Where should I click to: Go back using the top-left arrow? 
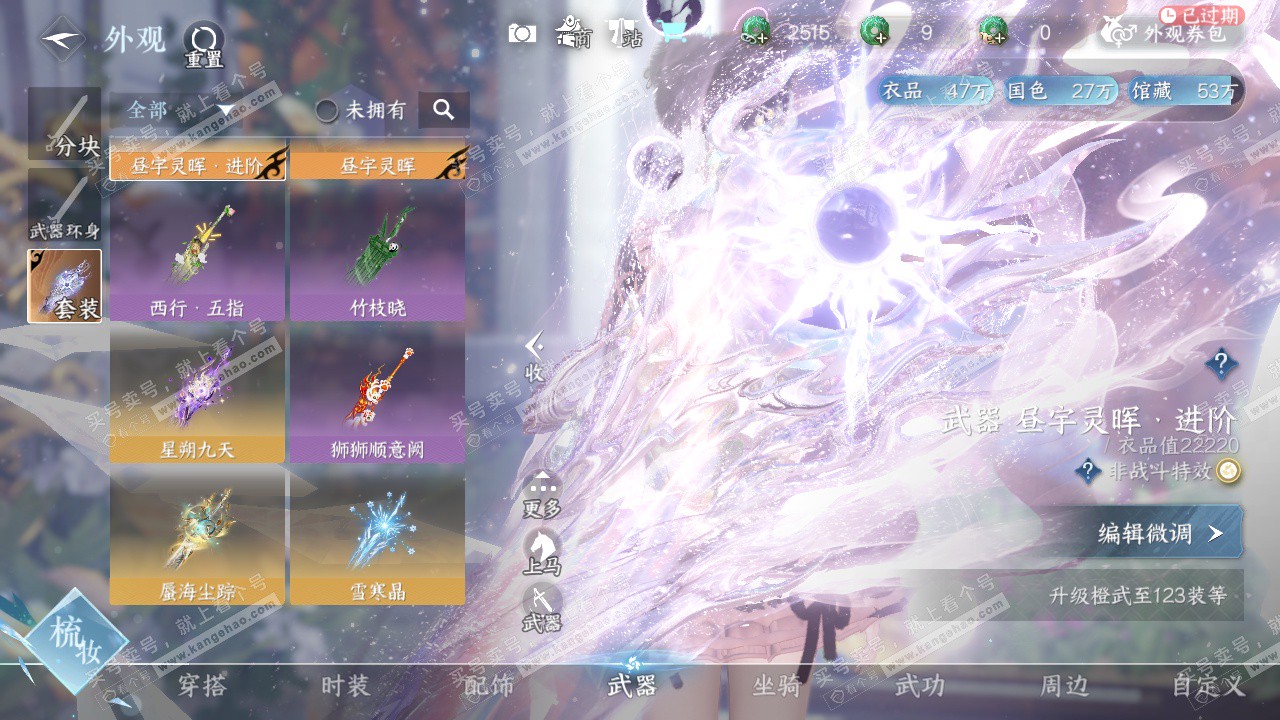click(x=62, y=39)
